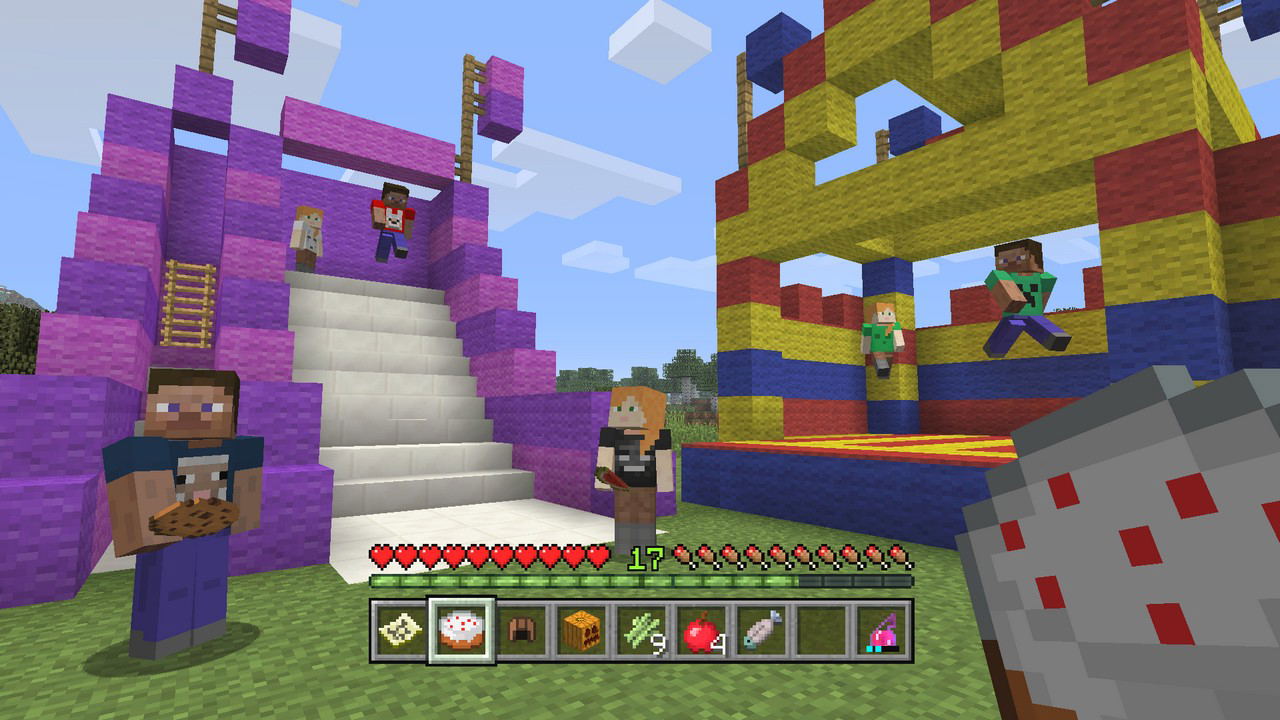This screenshot has width=1280, height=720.
Task: Click the leftmost heart in the health bar
Action: coord(381,556)
